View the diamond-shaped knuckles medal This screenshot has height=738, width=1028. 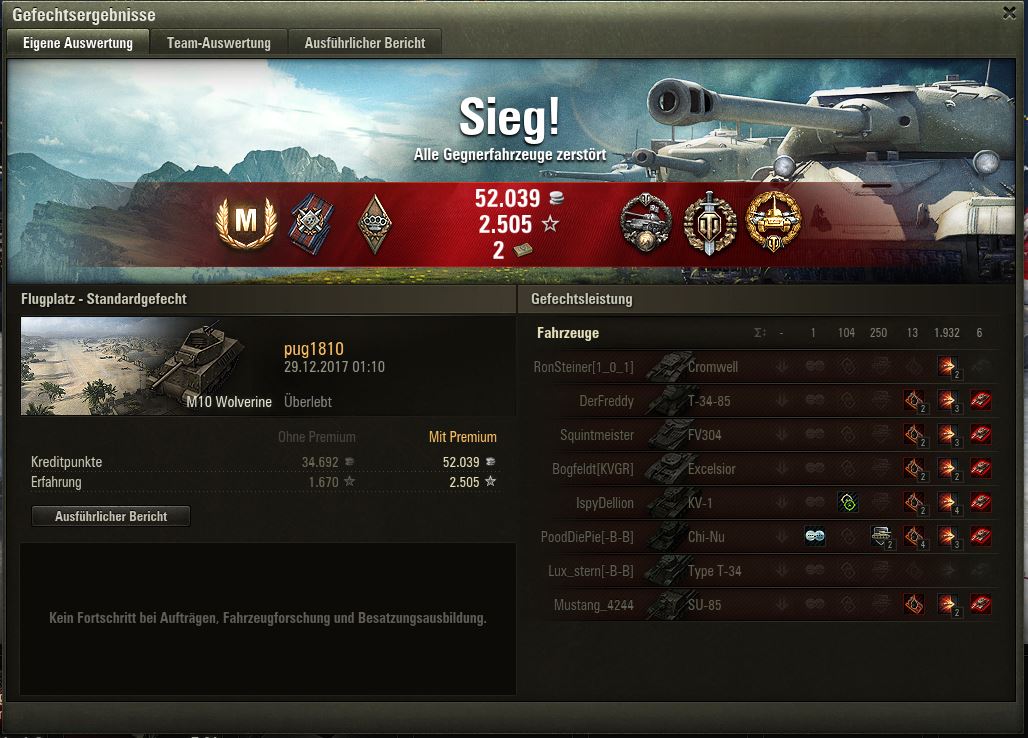375,222
